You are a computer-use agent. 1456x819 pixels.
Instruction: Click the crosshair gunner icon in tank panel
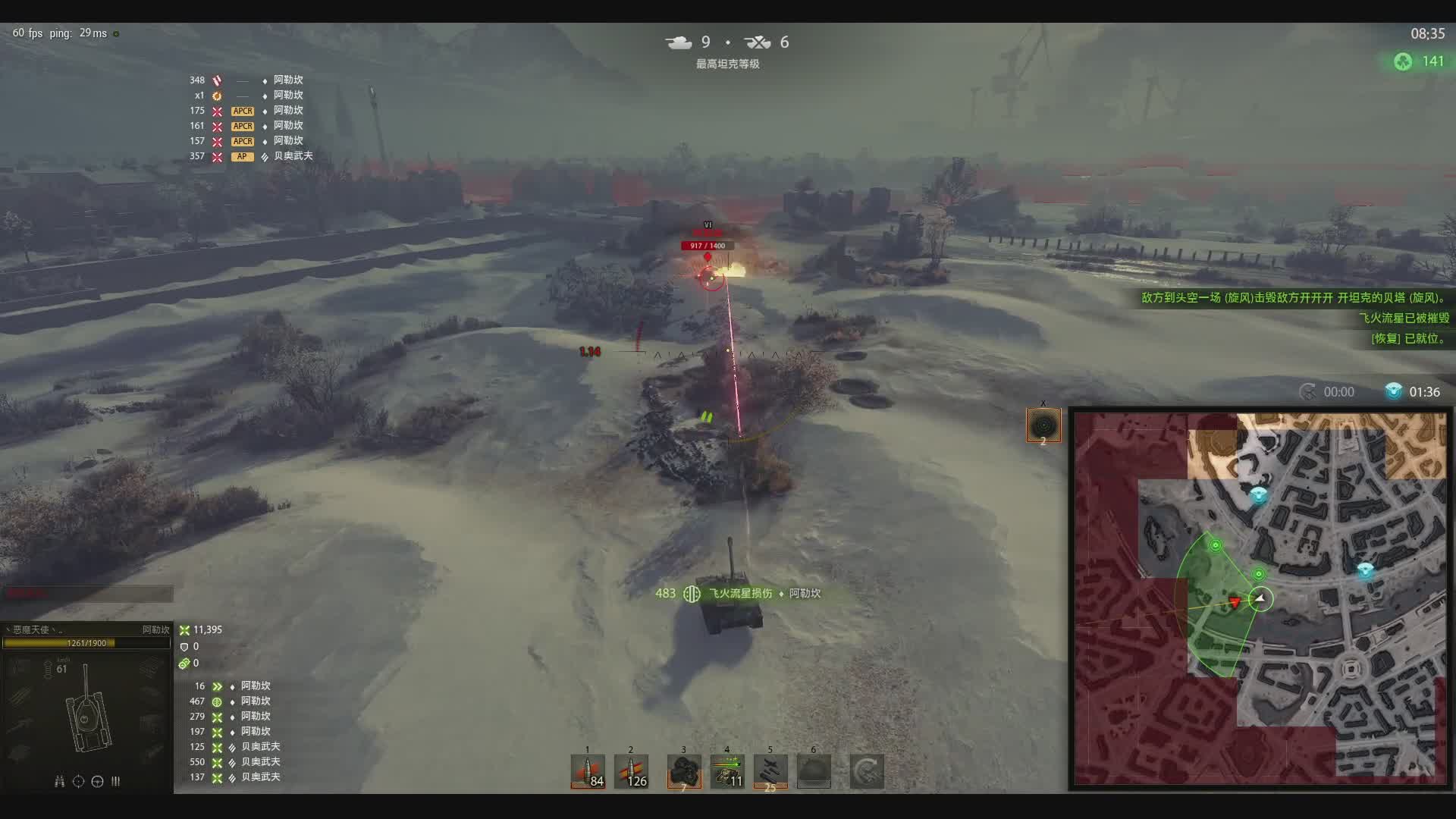point(78,782)
